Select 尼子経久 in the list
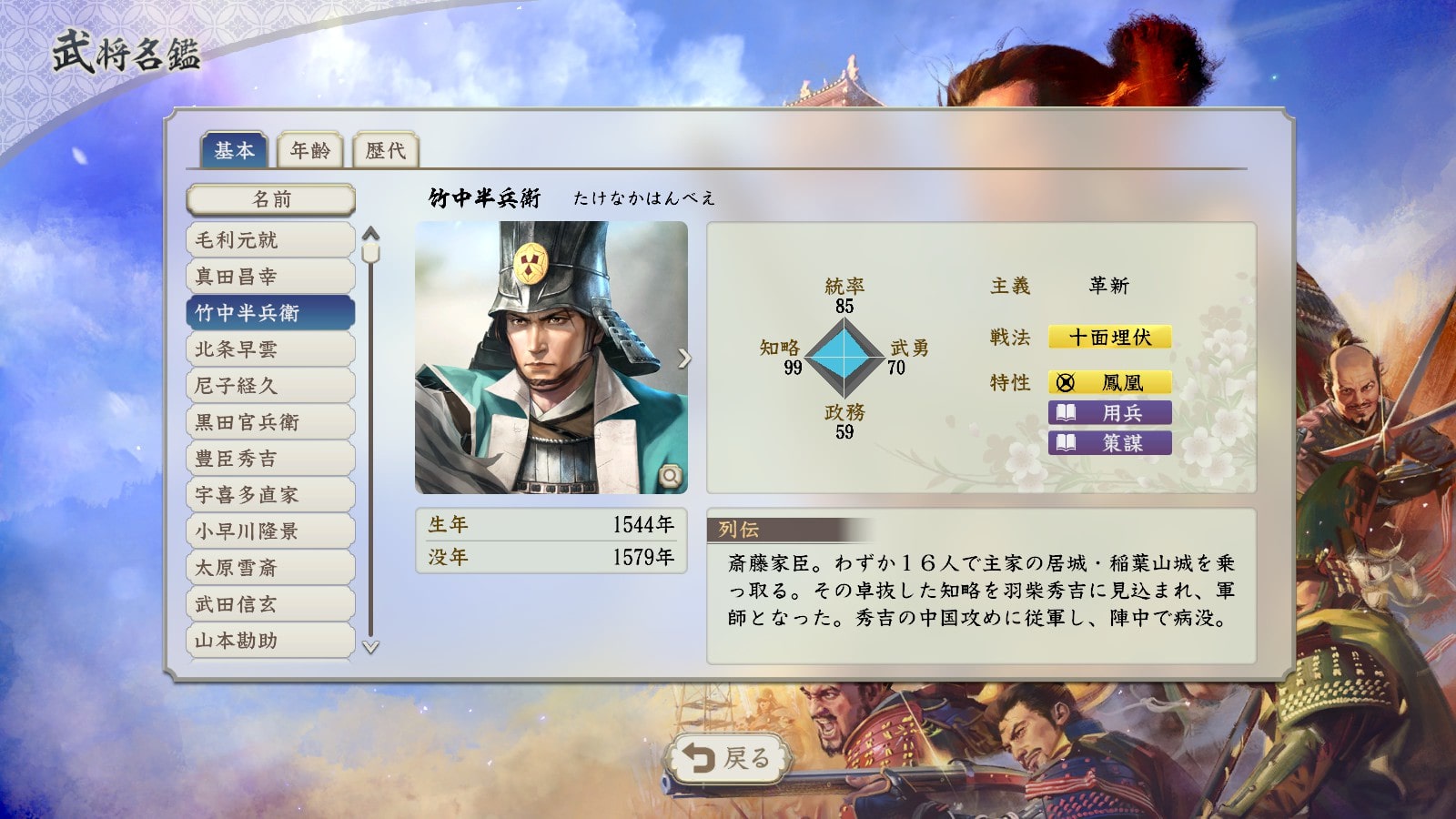This screenshot has height=819, width=1456. (270, 386)
